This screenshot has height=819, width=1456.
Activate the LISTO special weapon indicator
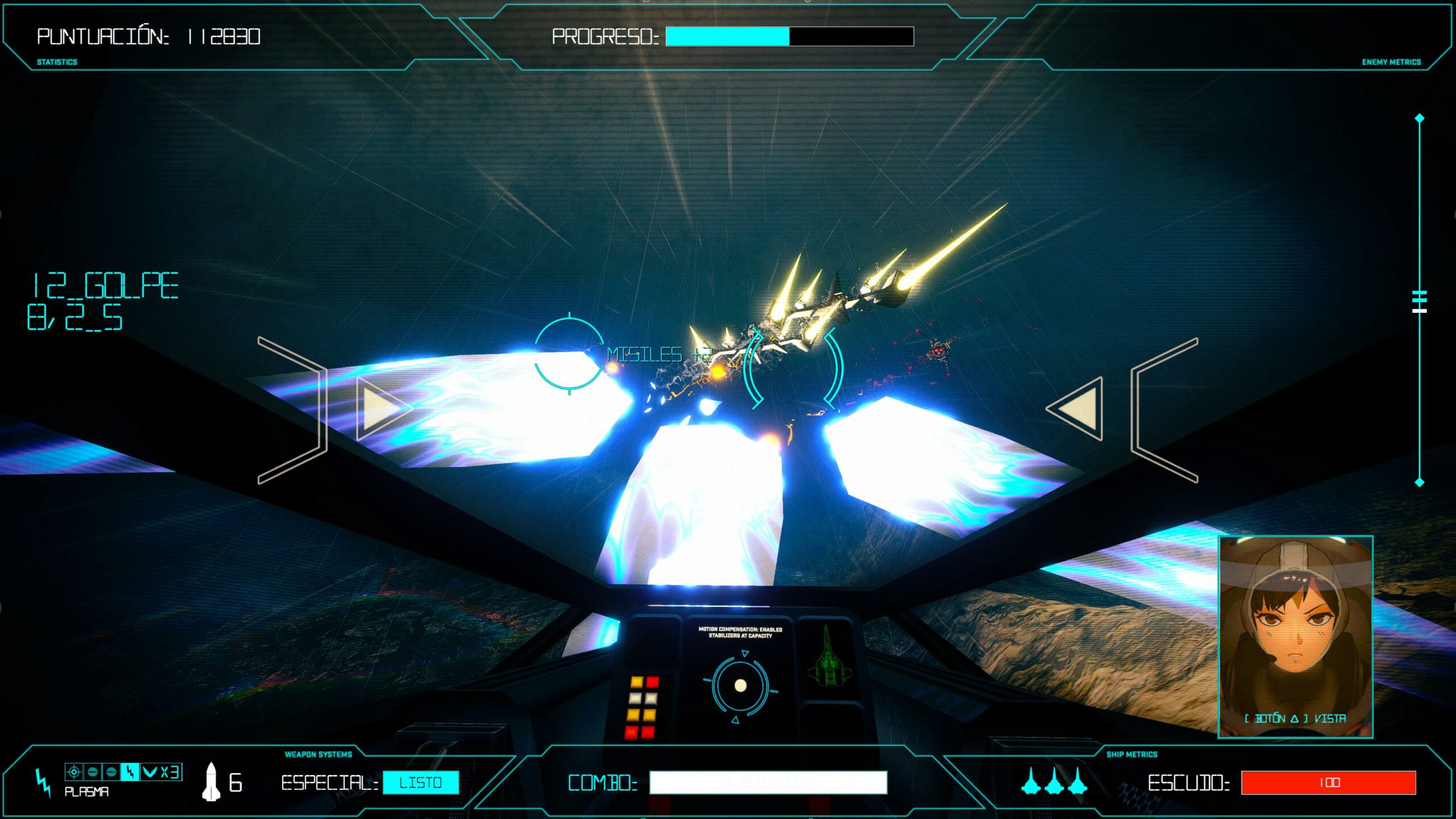click(x=421, y=783)
